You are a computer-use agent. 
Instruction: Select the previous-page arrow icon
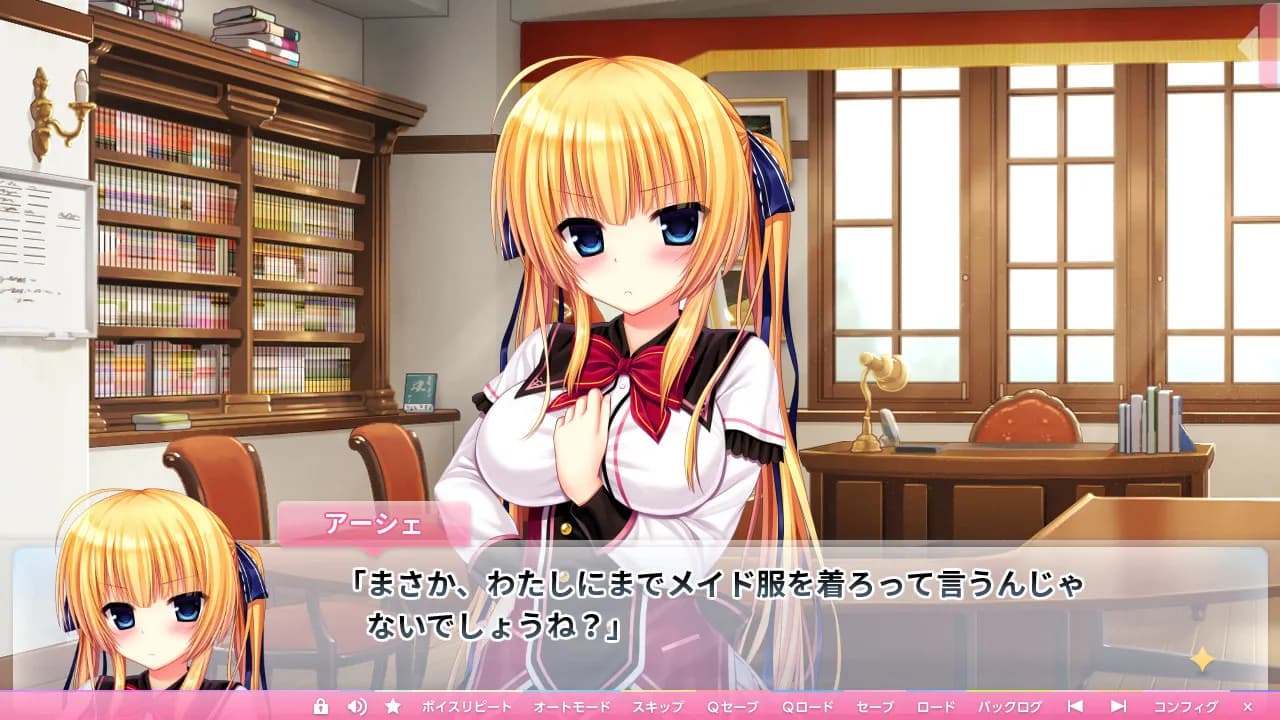click(1073, 705)
